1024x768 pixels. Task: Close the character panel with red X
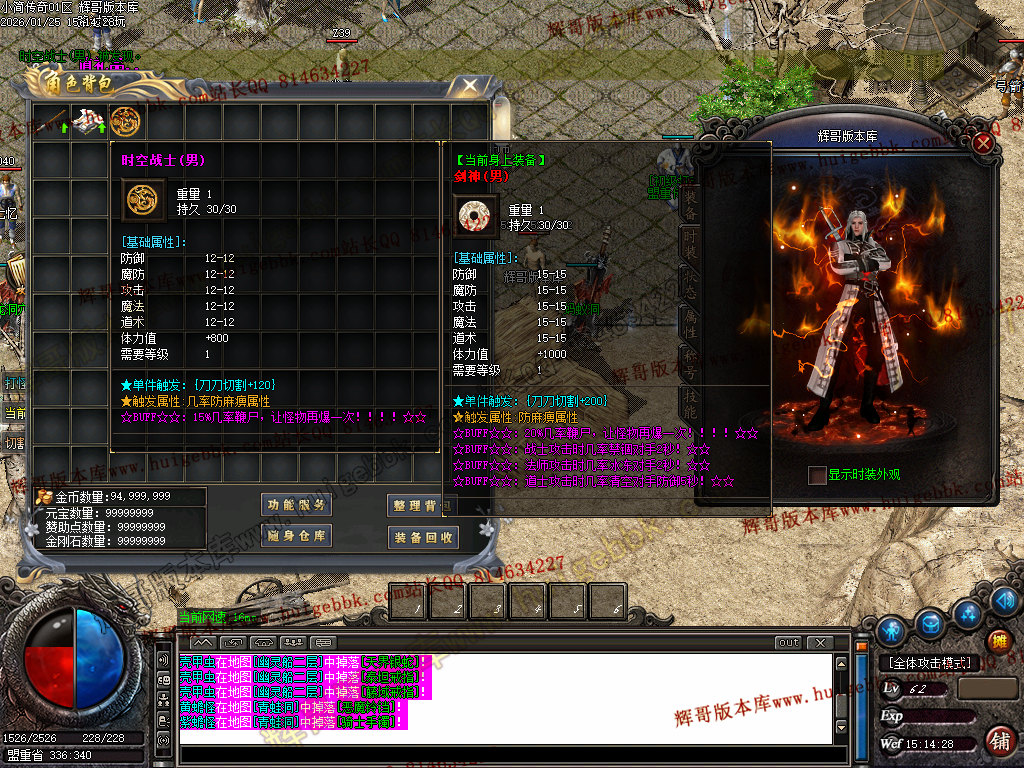pos(984,143)
